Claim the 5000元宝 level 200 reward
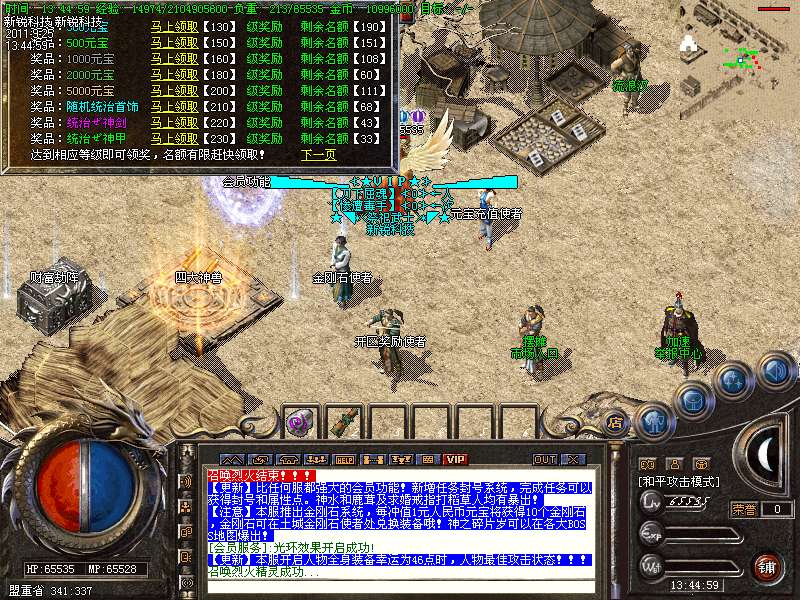 pyautogui.click(x=175, y=91)
